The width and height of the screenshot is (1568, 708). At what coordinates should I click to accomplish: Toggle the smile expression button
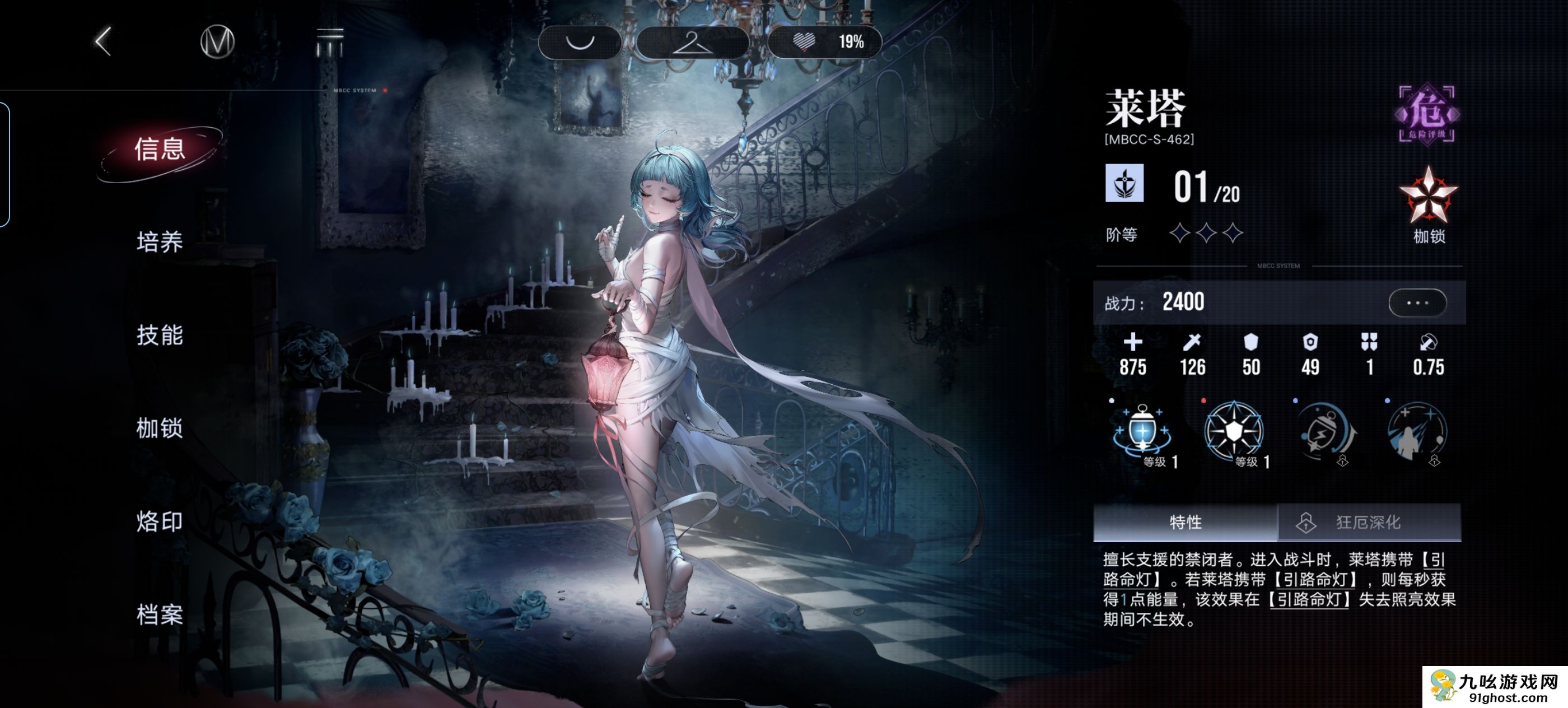click(580, 41)
